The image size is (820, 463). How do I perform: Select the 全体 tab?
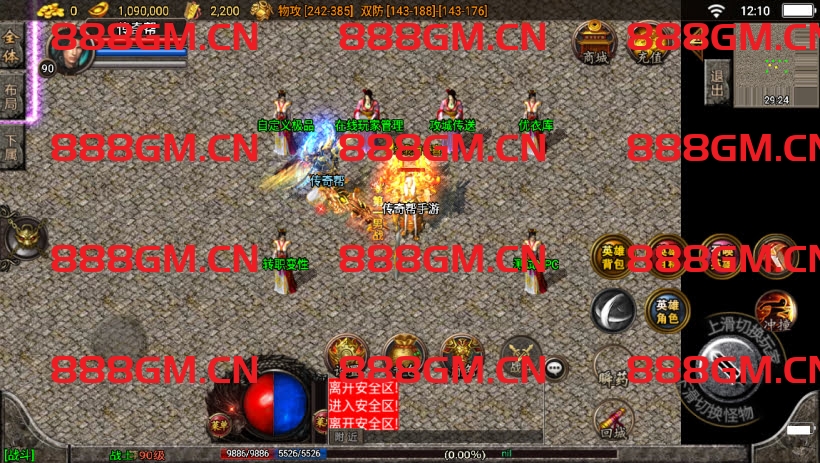coord(12,46)
